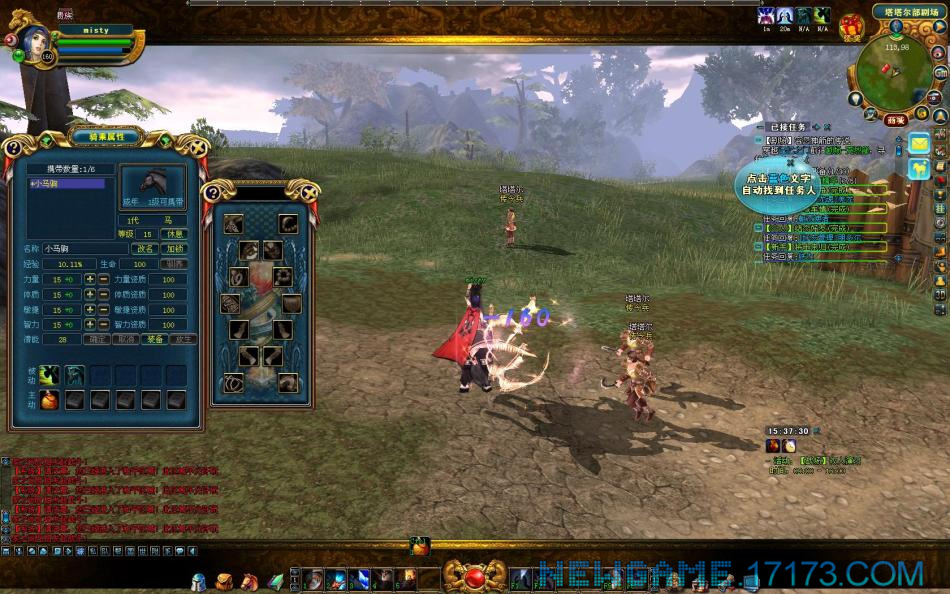
Task: Open the yellow envelope mail notification
Action: 918,143
